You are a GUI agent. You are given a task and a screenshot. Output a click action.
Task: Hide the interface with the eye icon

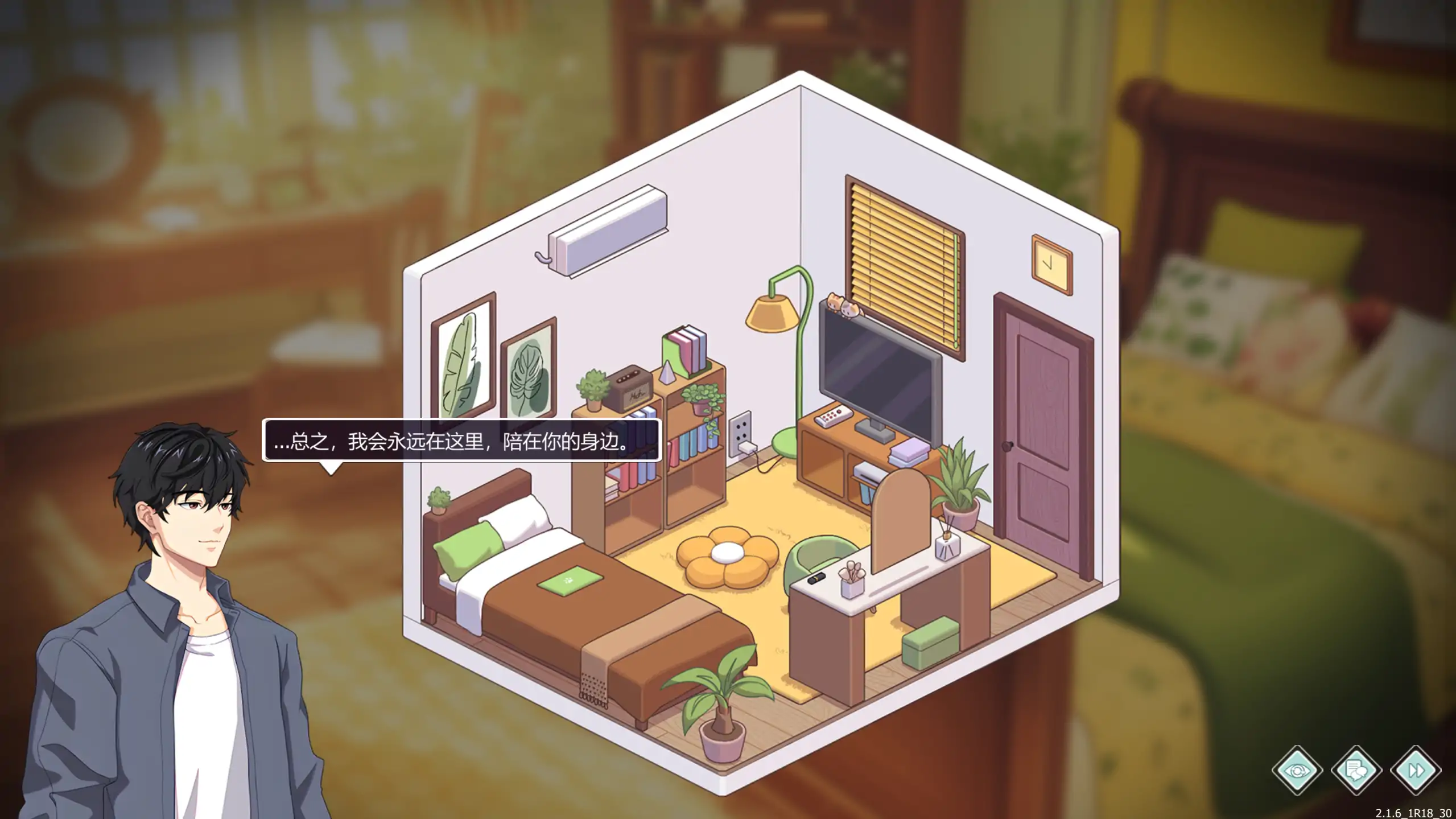pyautogui.click(x=1297, y=771)
